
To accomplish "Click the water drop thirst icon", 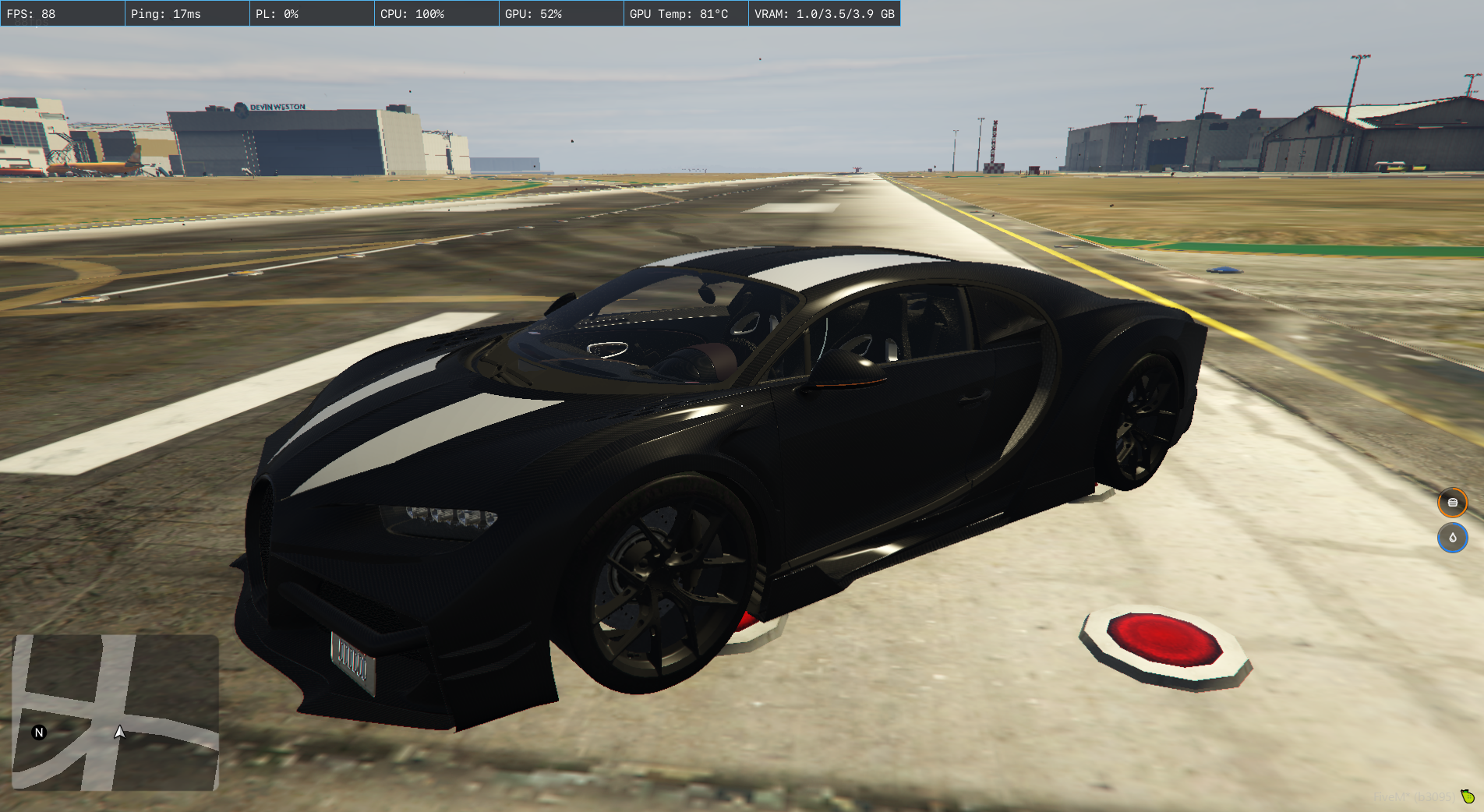I will [1452, 538].
